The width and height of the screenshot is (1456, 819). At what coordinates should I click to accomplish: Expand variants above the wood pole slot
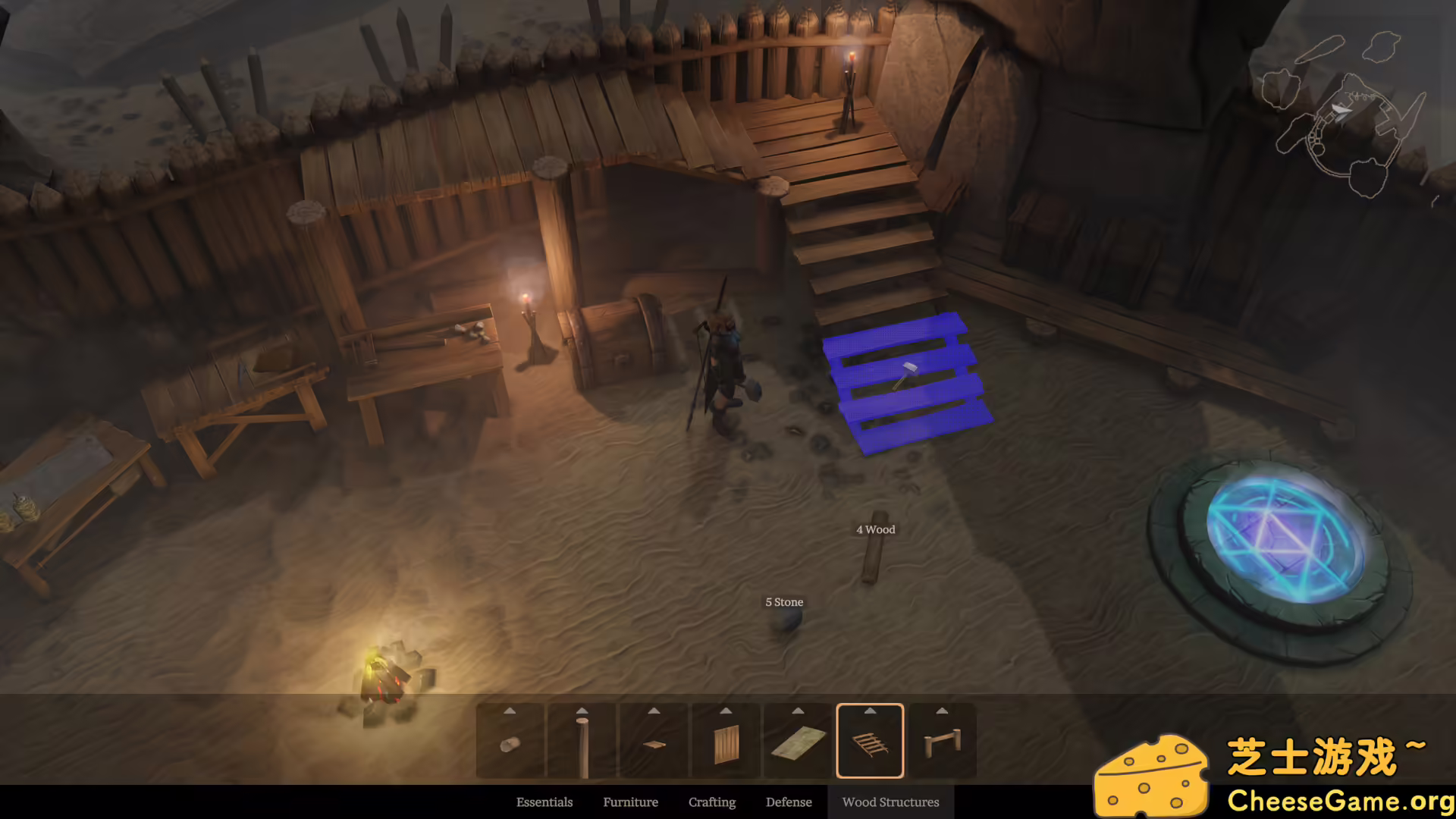583,711
